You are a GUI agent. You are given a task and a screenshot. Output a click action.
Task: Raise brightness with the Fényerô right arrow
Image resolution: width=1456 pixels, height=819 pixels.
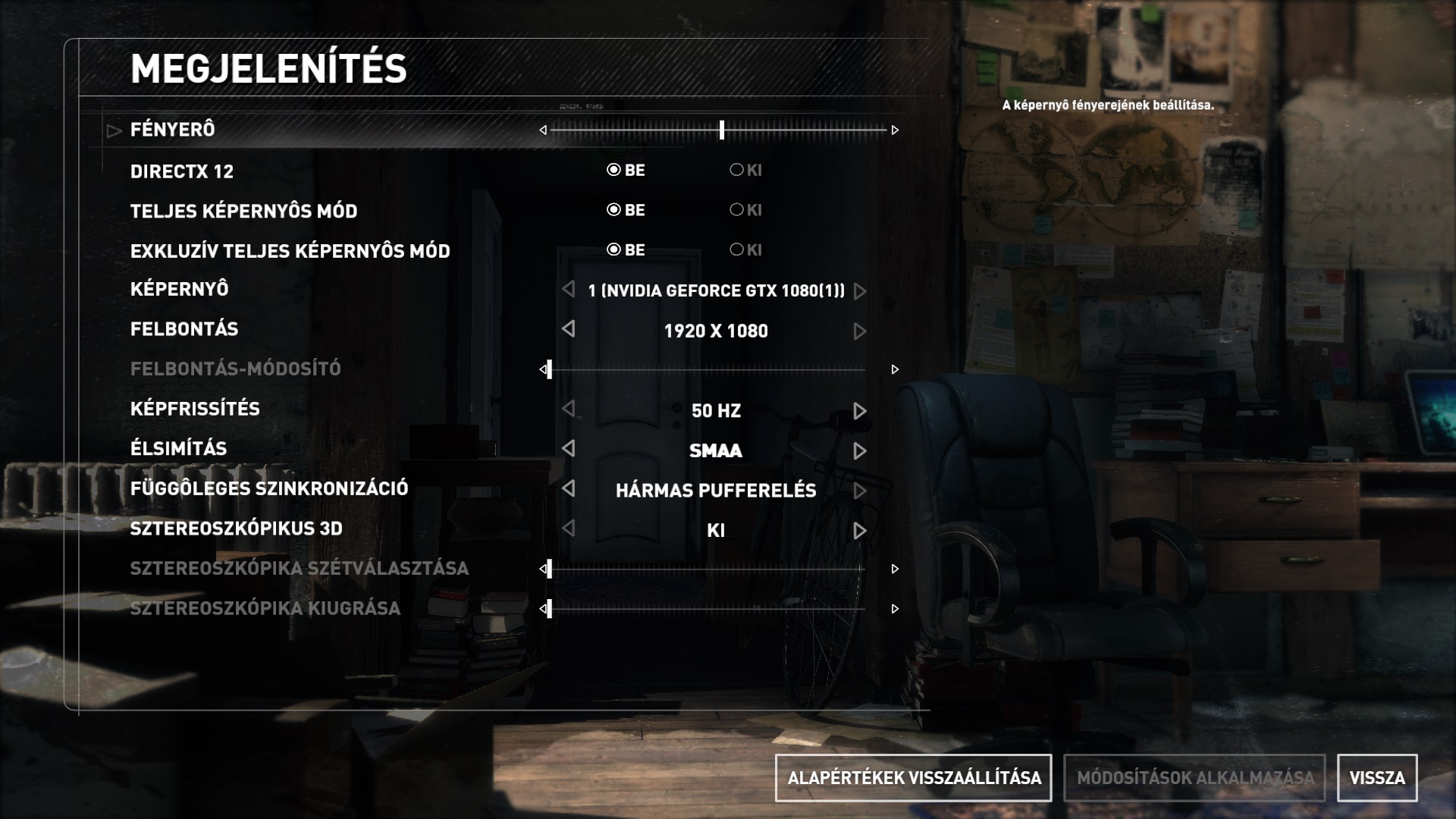895,130
